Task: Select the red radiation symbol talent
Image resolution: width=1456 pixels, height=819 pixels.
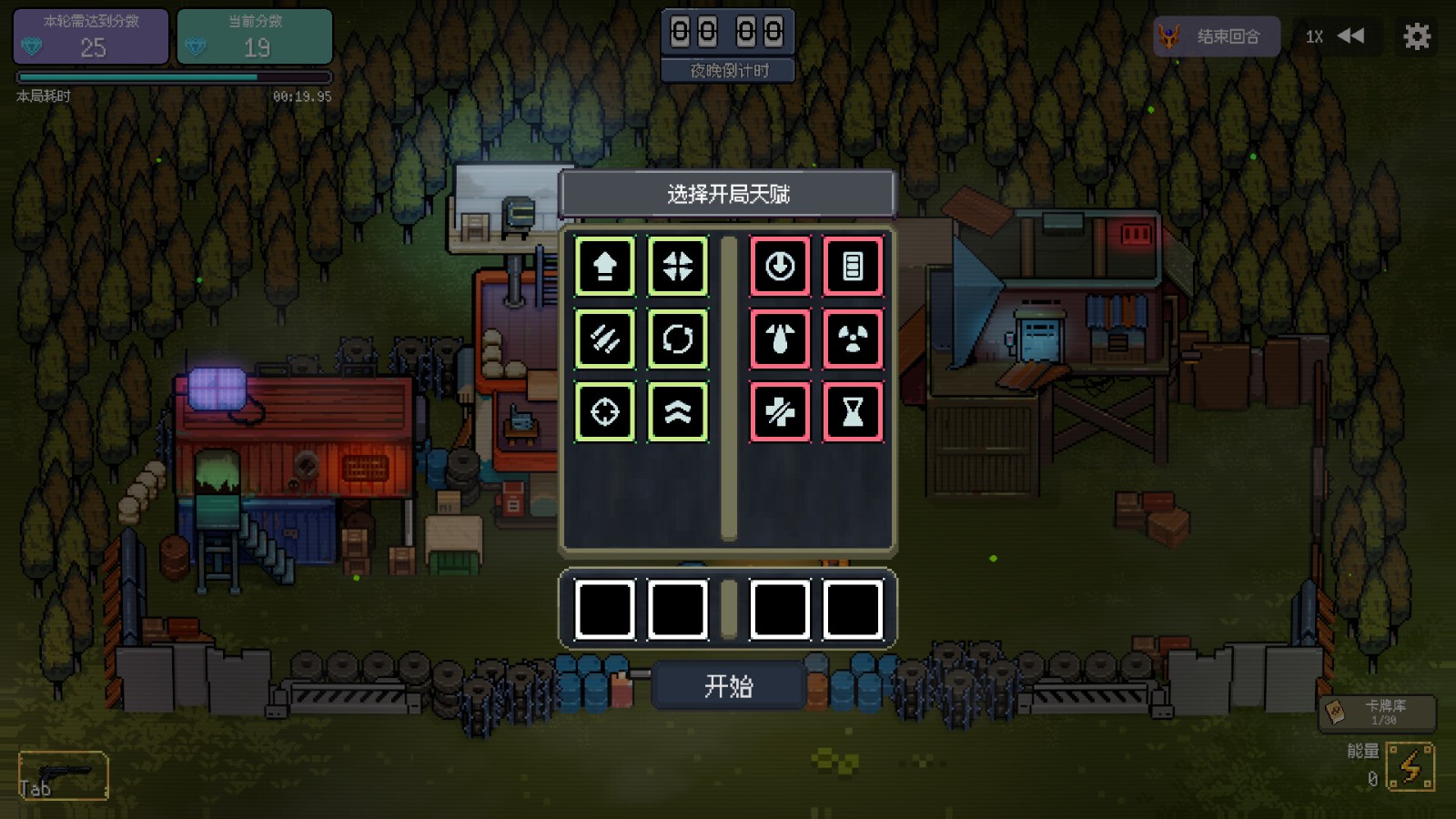Action: 853,339
